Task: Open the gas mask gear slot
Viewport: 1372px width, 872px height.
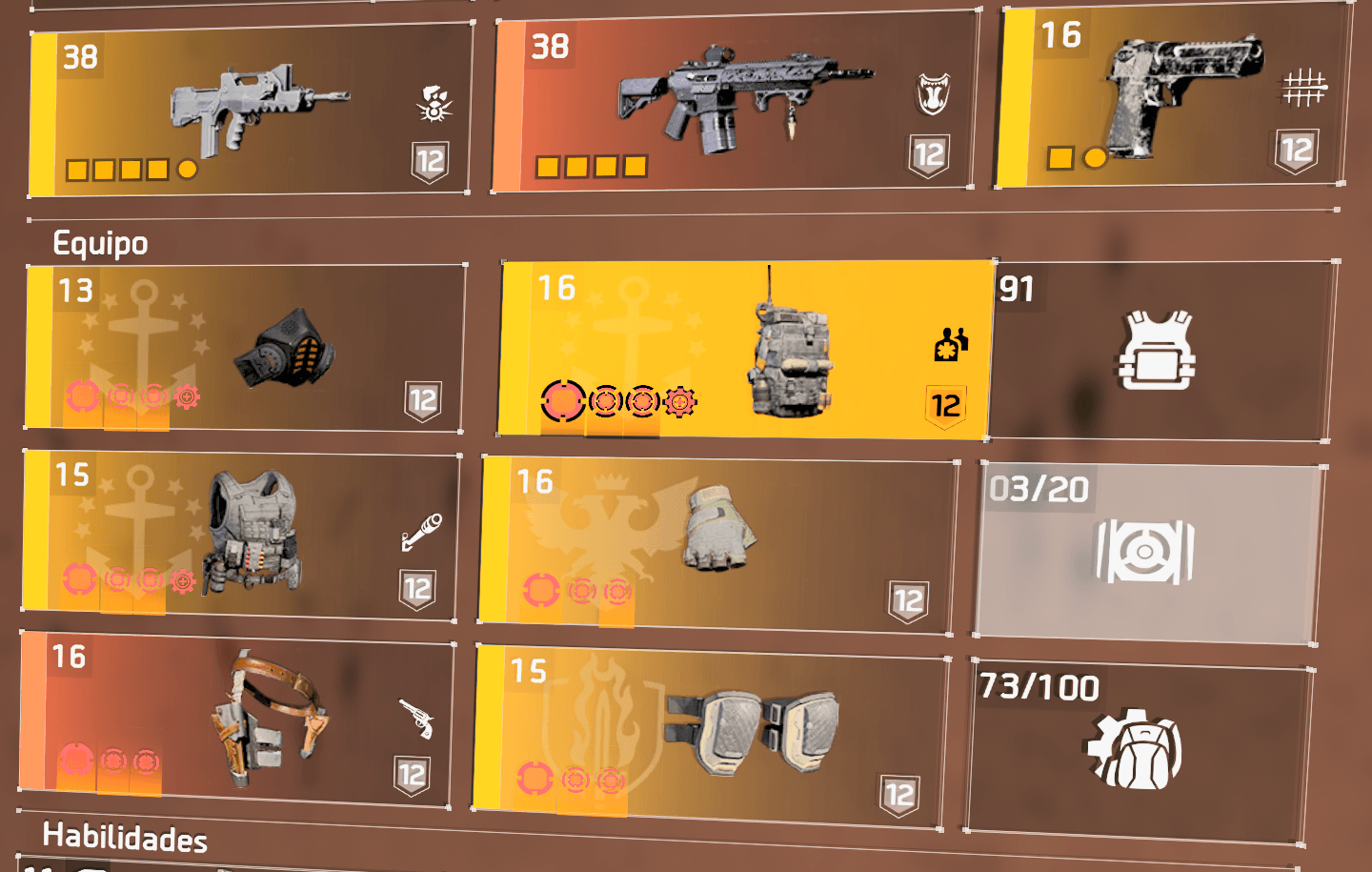Action: [245, 348]
